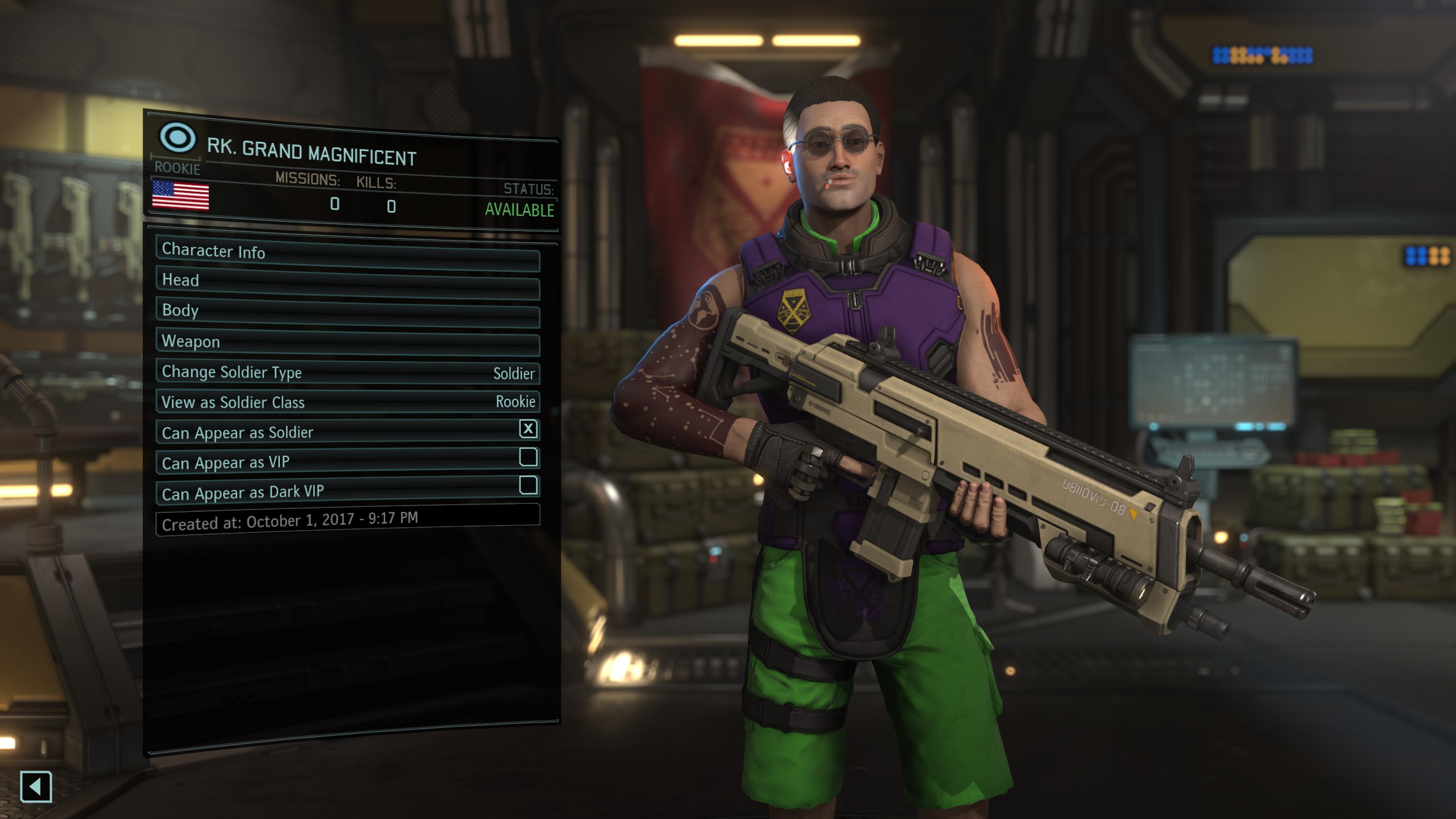Select the Head customization entry

(x=347, y=283)
